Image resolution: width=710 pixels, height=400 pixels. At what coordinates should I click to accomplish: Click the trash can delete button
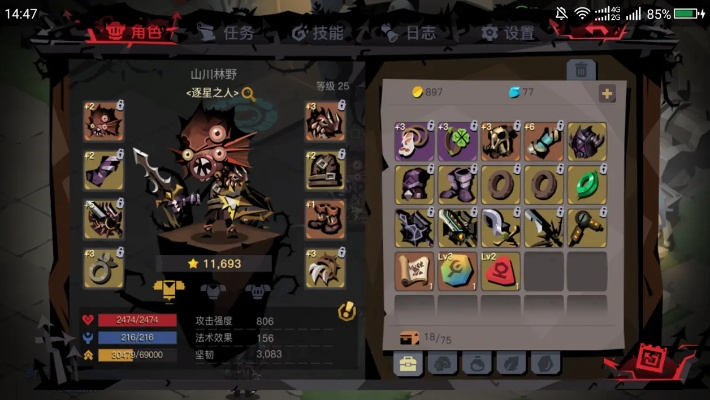580,70
